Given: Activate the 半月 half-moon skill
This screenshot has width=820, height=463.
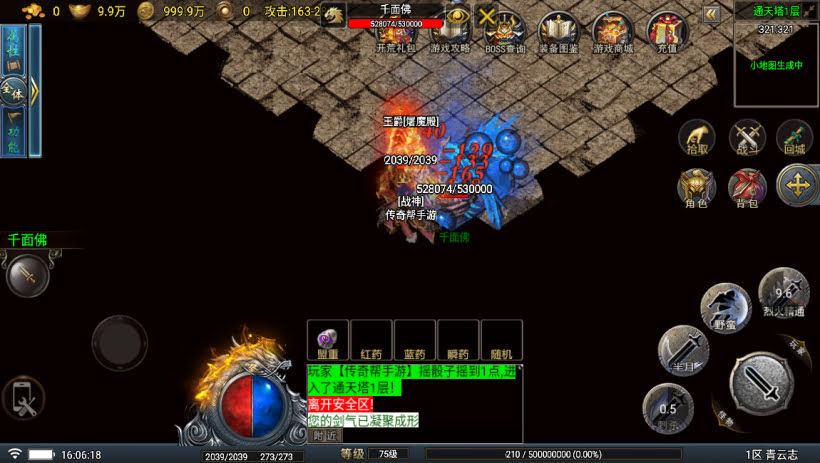Looking at the screenshot, I should (683, 350).
